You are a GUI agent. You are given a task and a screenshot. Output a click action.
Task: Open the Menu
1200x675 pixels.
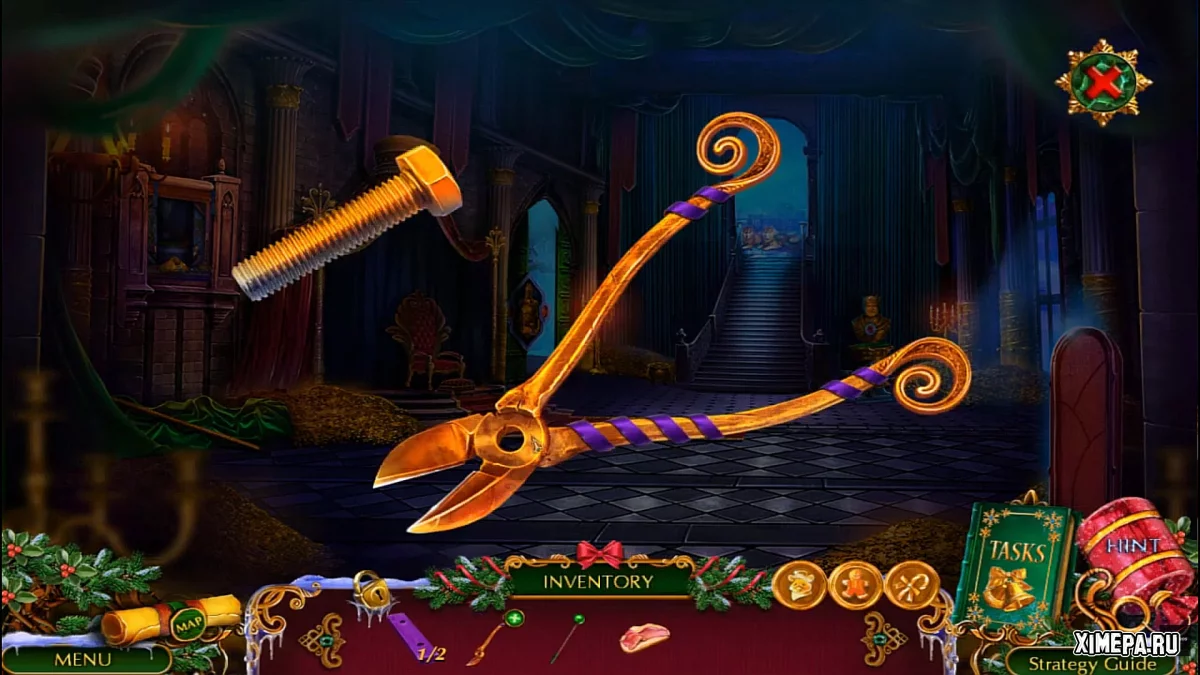[x=82, y=659]
